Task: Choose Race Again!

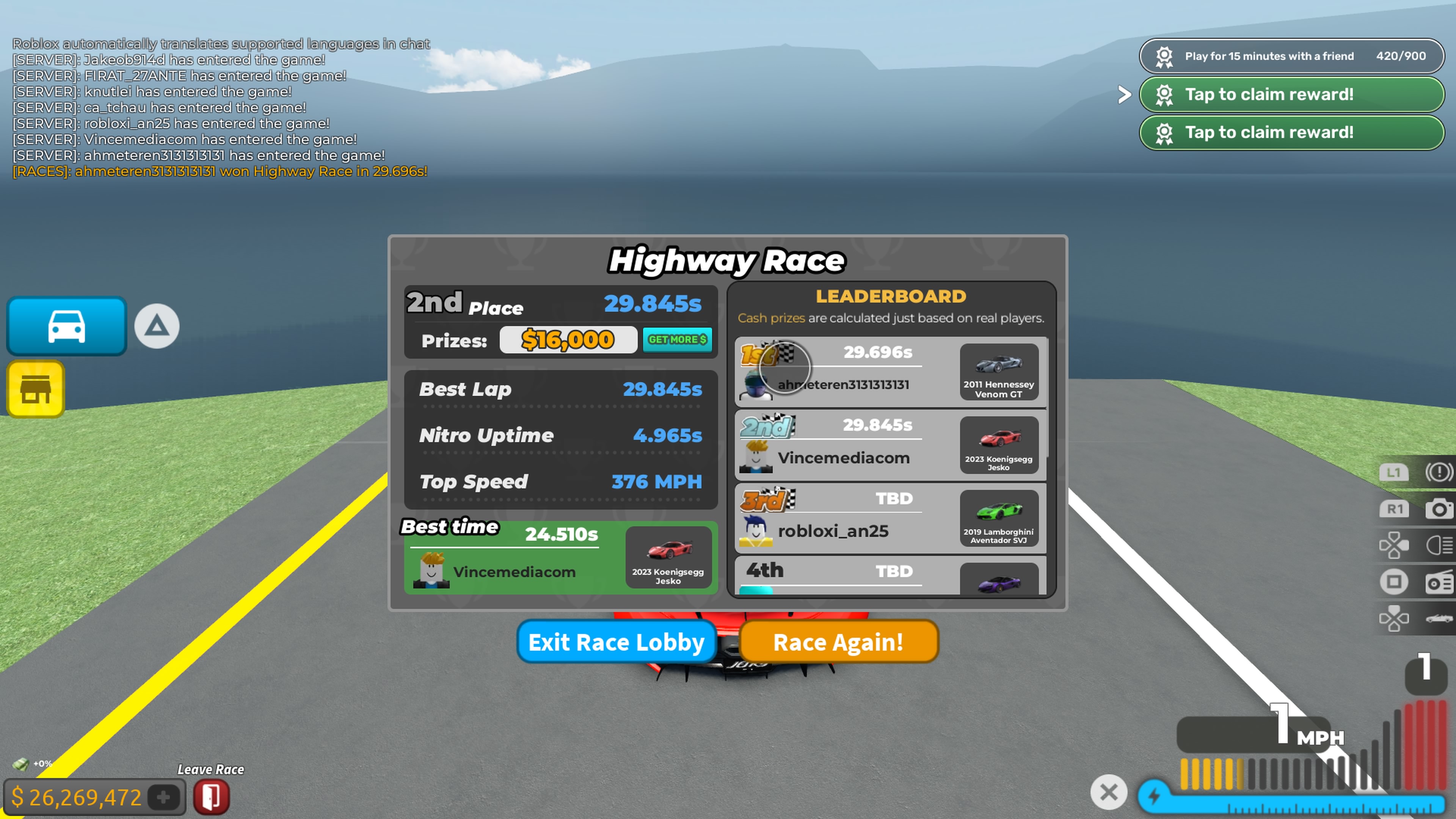Action: click(838, 642)
